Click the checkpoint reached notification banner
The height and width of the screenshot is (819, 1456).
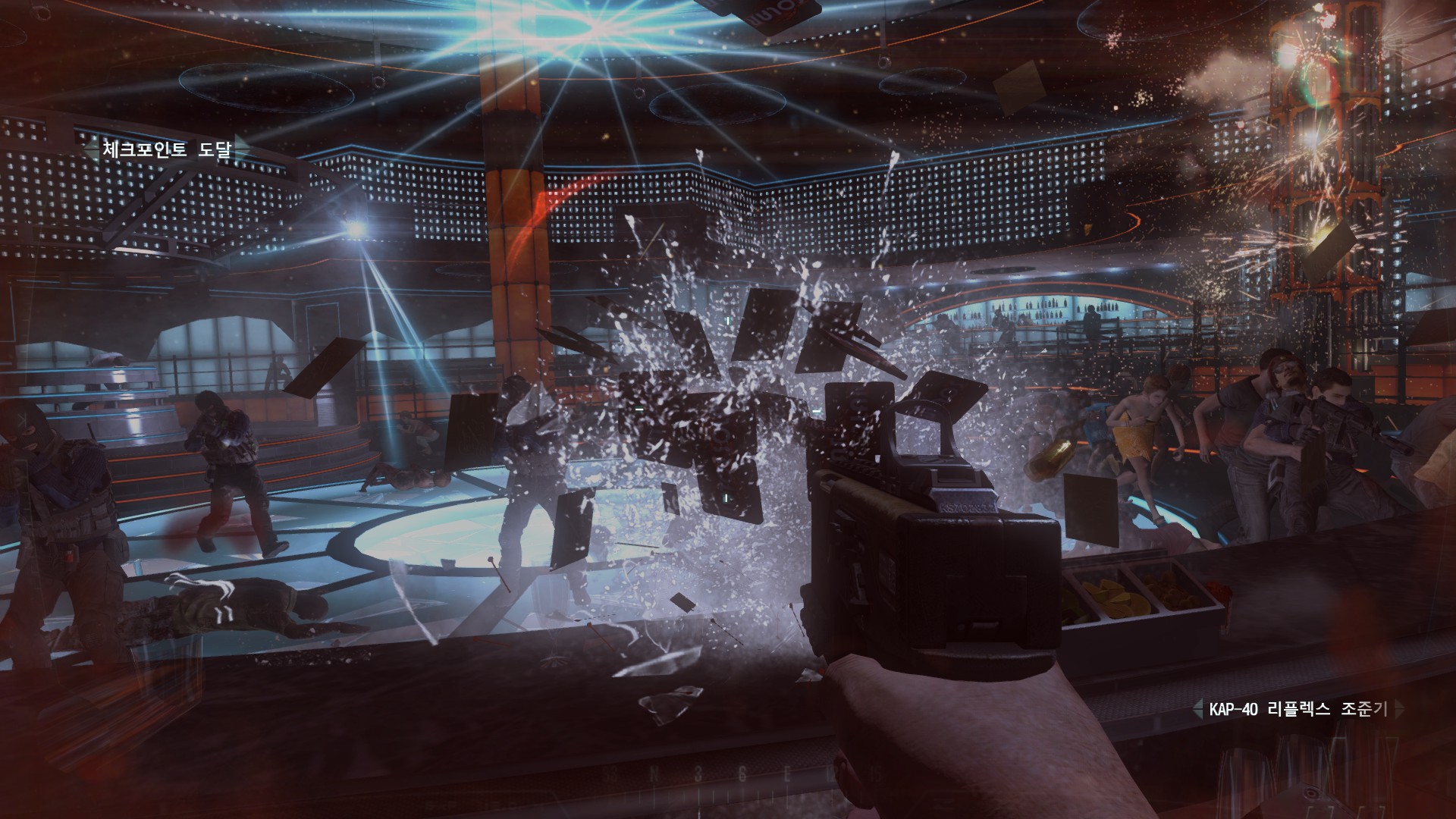pos(168,148)
